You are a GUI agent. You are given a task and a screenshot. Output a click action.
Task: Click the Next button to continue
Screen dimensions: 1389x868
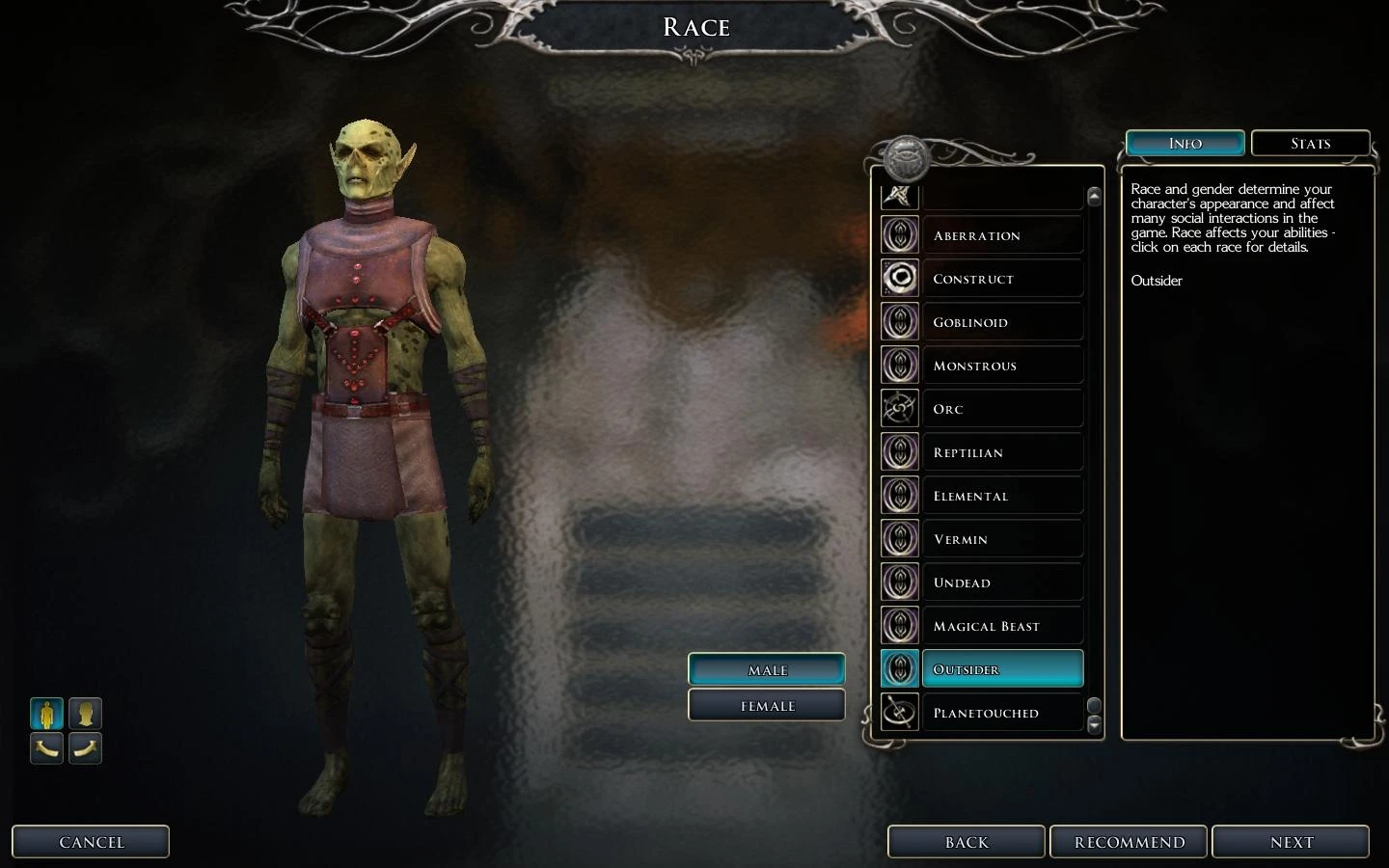point(1291,841)
